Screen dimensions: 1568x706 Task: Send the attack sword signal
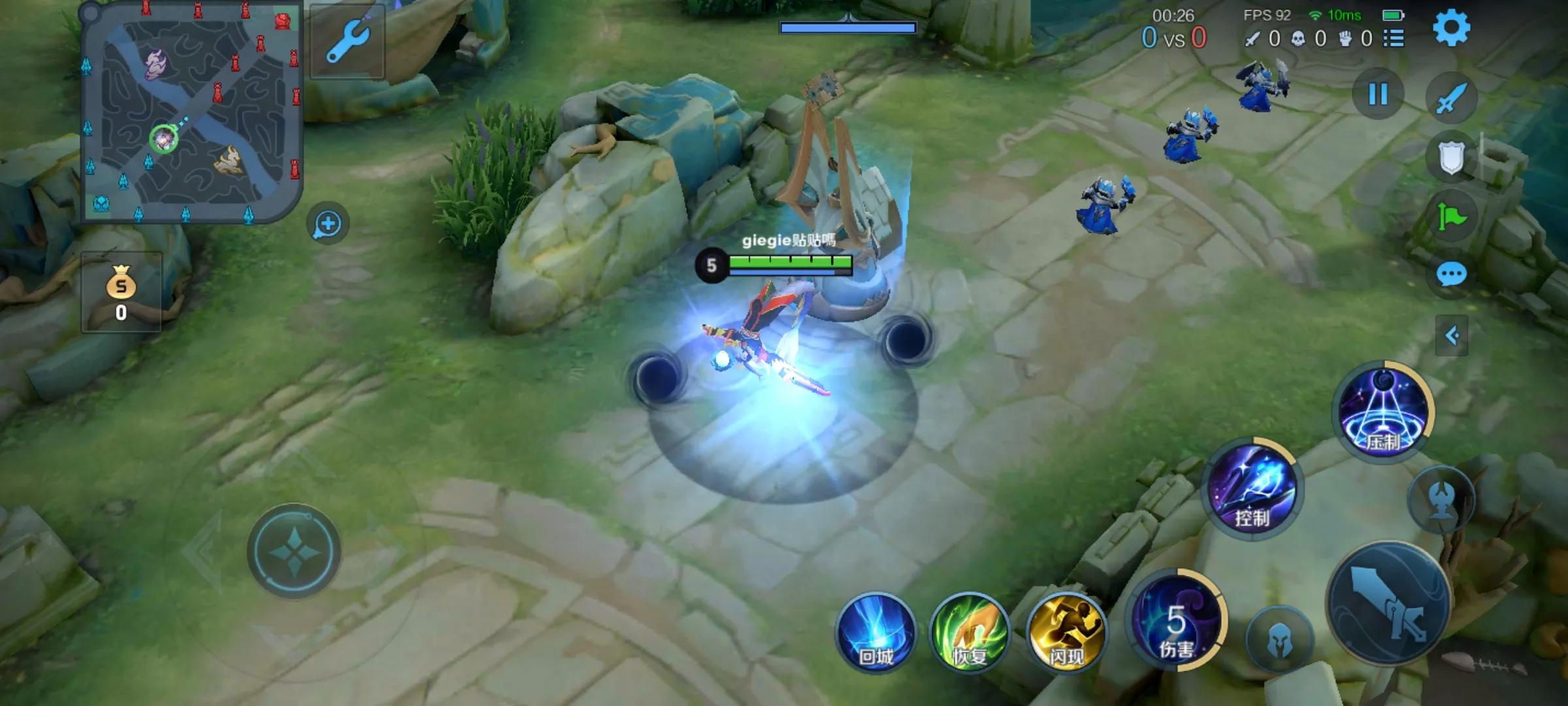click(1451, 98)
